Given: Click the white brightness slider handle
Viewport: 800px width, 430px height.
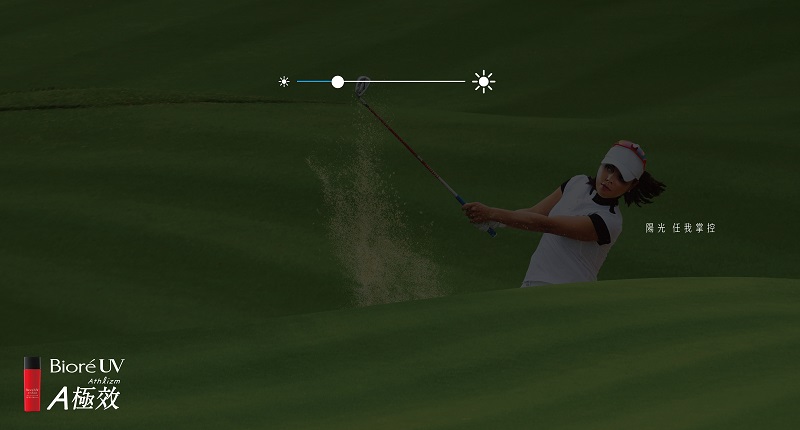Looking at the screenshot, I should (338, 82).
